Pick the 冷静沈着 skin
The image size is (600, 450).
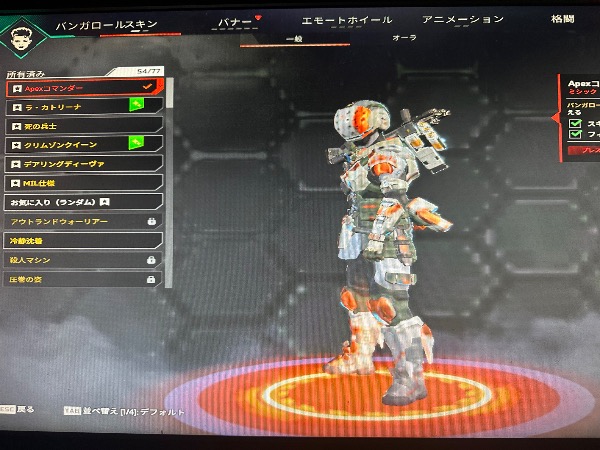pyautogui.click(x=82, y=240)
